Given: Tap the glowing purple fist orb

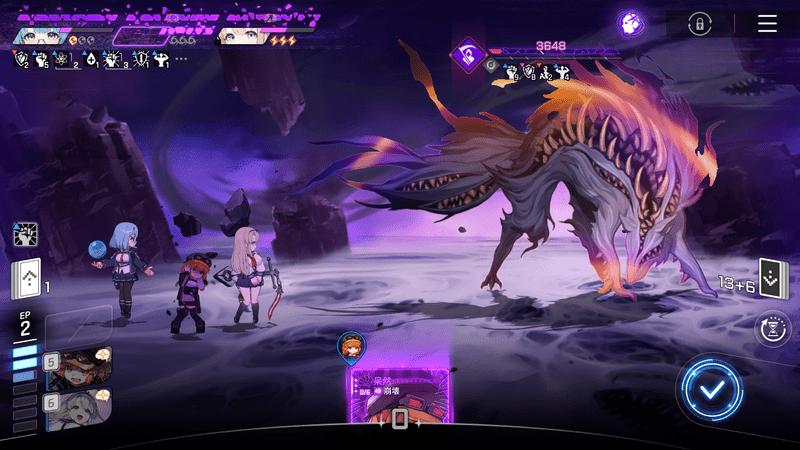Looking at the screenshot, I should (x=630, y=24).
